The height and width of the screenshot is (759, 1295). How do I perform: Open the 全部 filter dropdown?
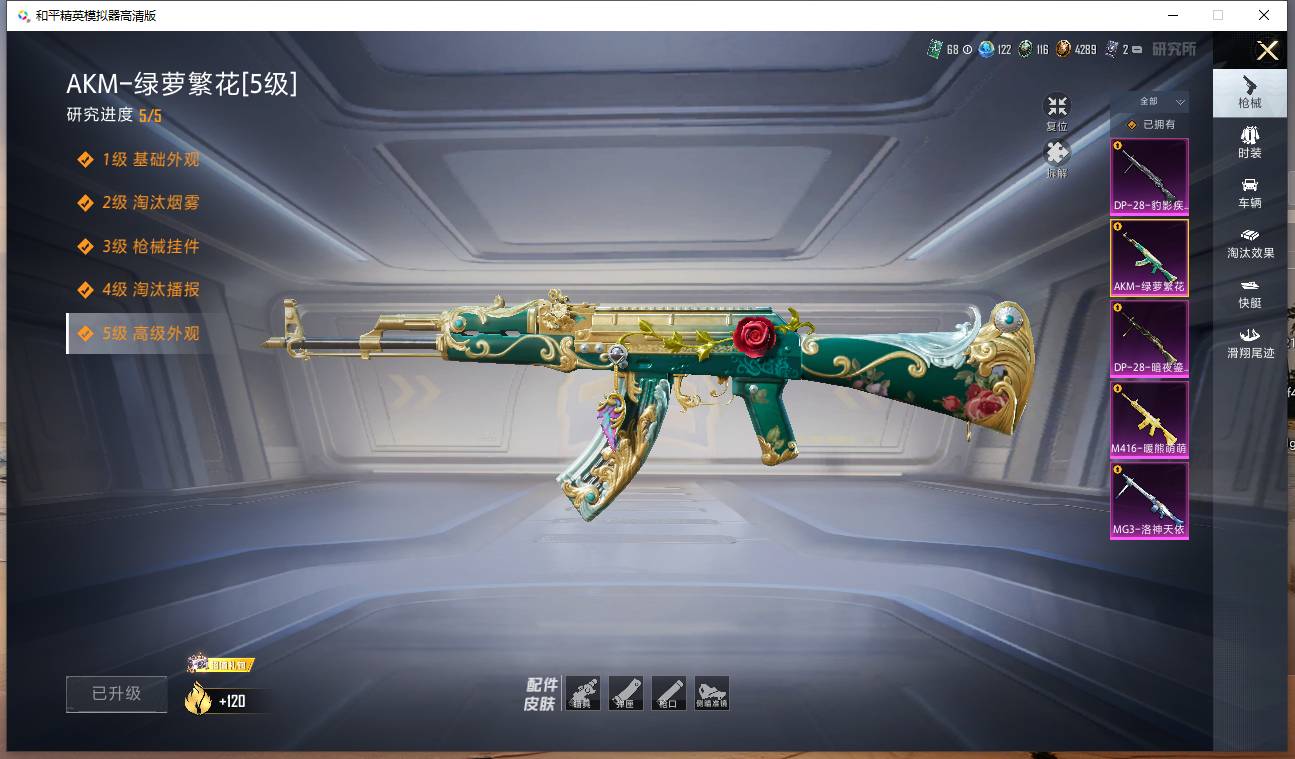tap(1158, 102)
